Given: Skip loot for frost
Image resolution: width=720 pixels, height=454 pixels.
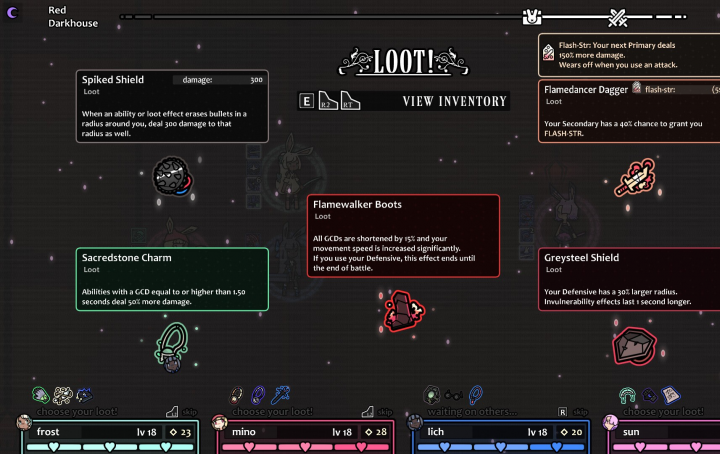Looking at the screenshot, I should pos(184,411).
